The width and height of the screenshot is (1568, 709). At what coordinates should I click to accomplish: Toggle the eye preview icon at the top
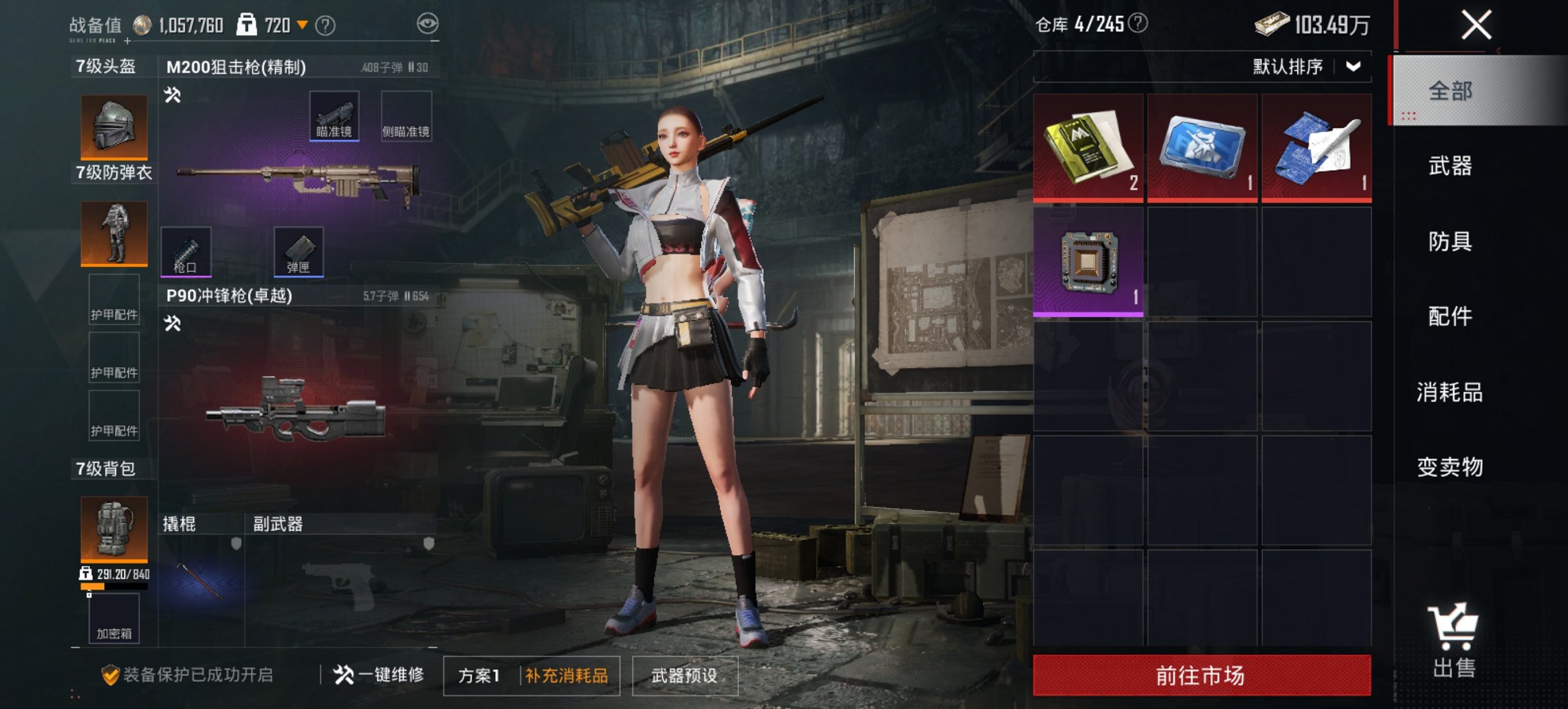coord(427,23)
